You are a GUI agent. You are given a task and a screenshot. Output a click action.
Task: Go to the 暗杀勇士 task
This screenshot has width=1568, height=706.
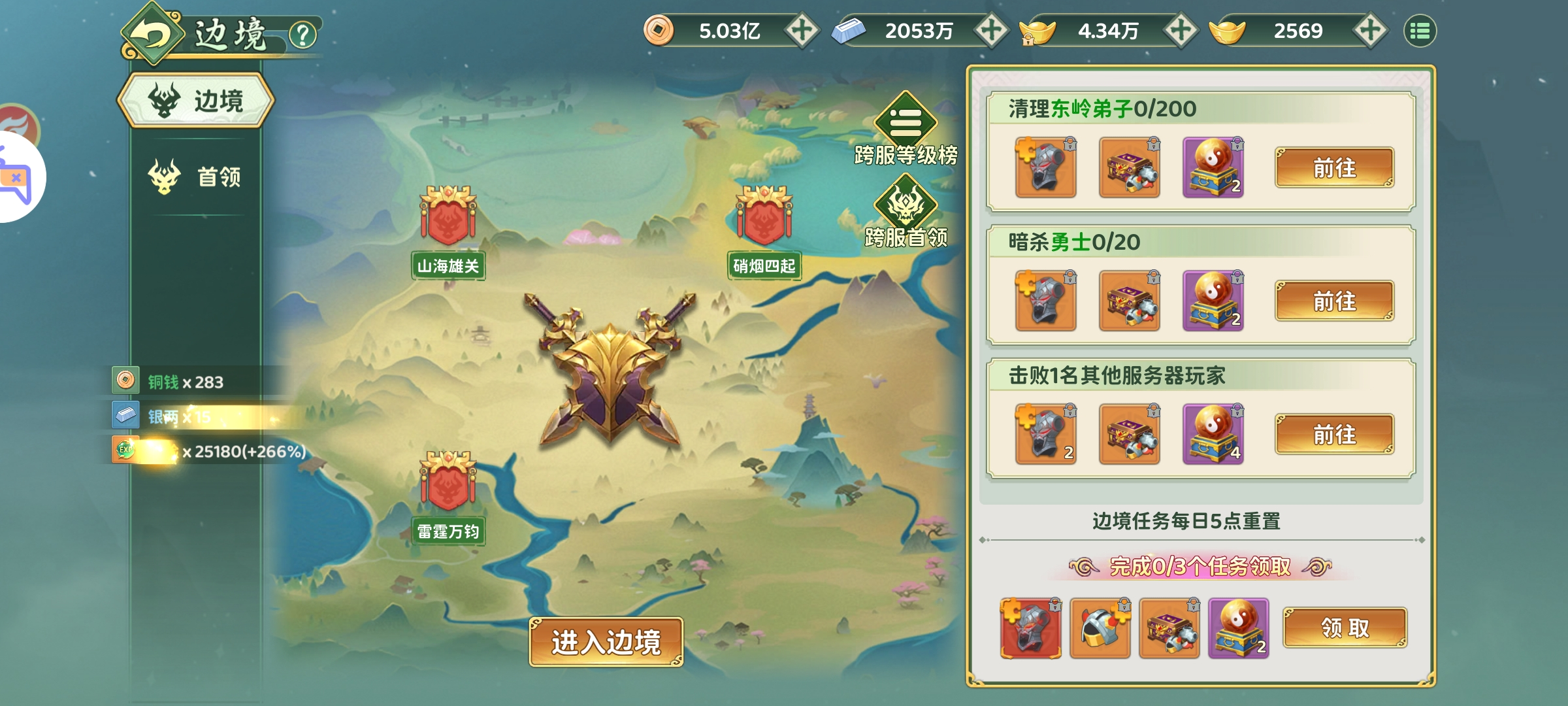[1334, 301]
